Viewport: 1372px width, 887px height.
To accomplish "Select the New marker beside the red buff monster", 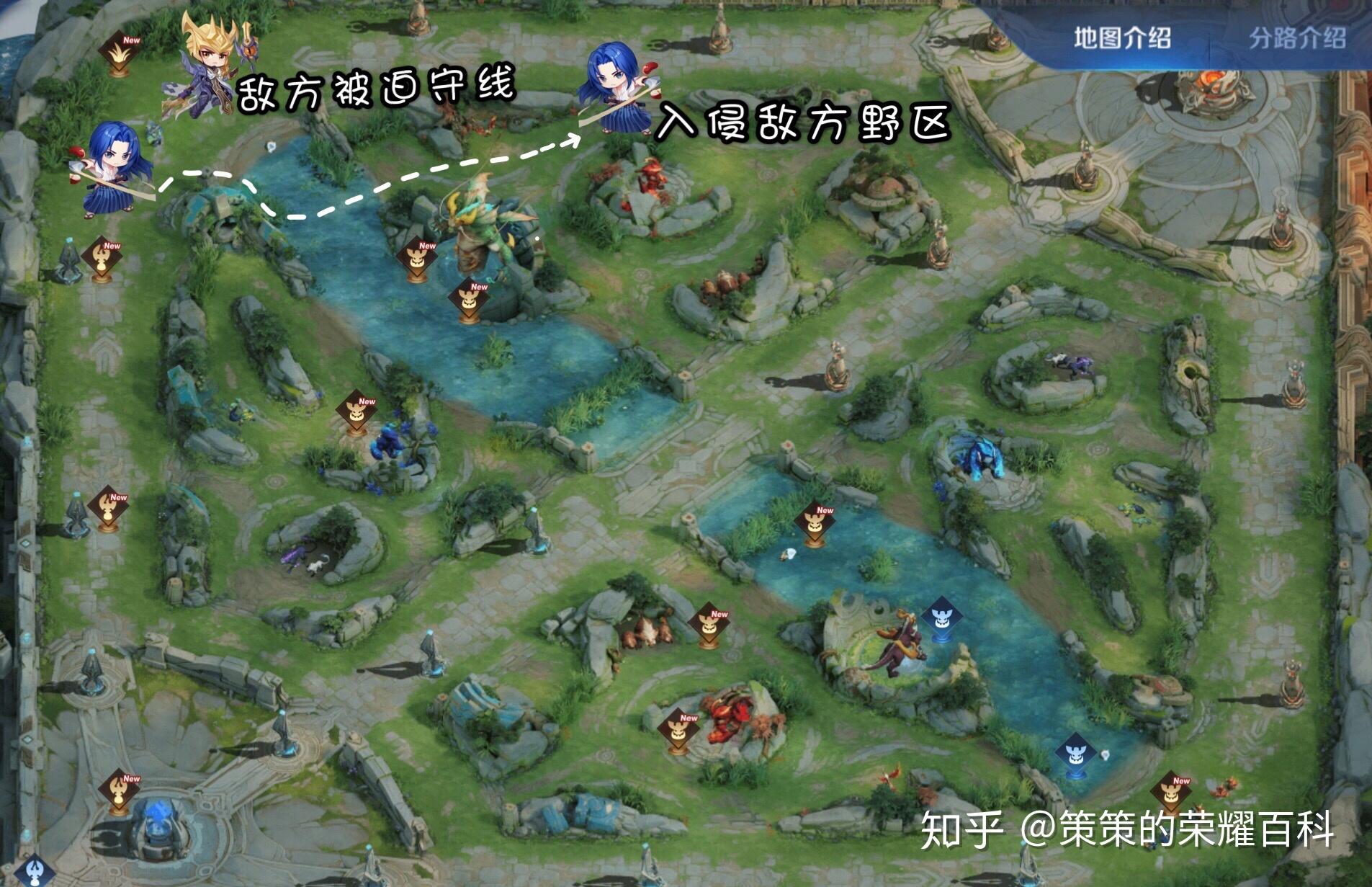I will click(678, 728).
